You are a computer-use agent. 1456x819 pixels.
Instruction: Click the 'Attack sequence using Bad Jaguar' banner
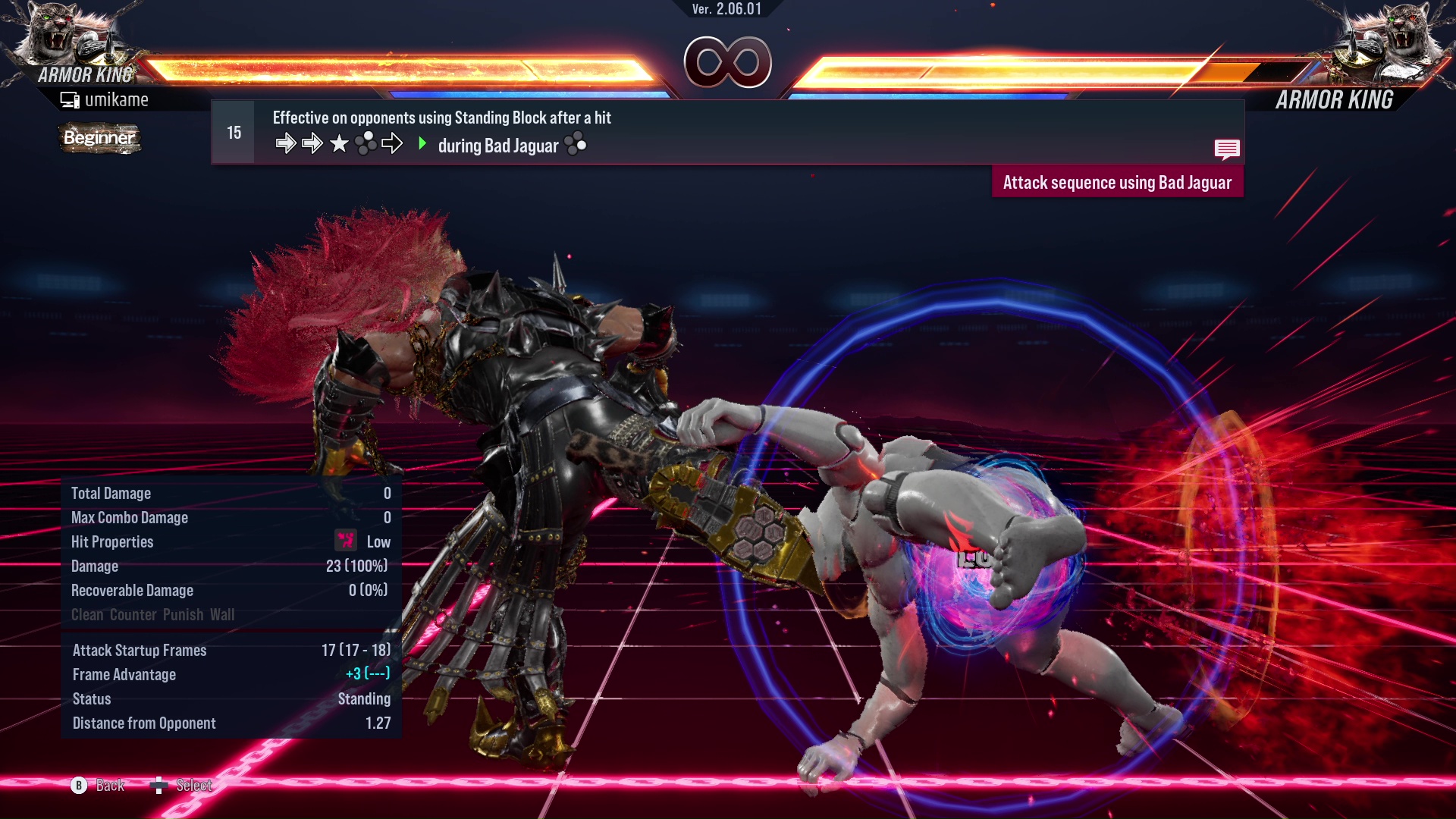pos(1118,182)
